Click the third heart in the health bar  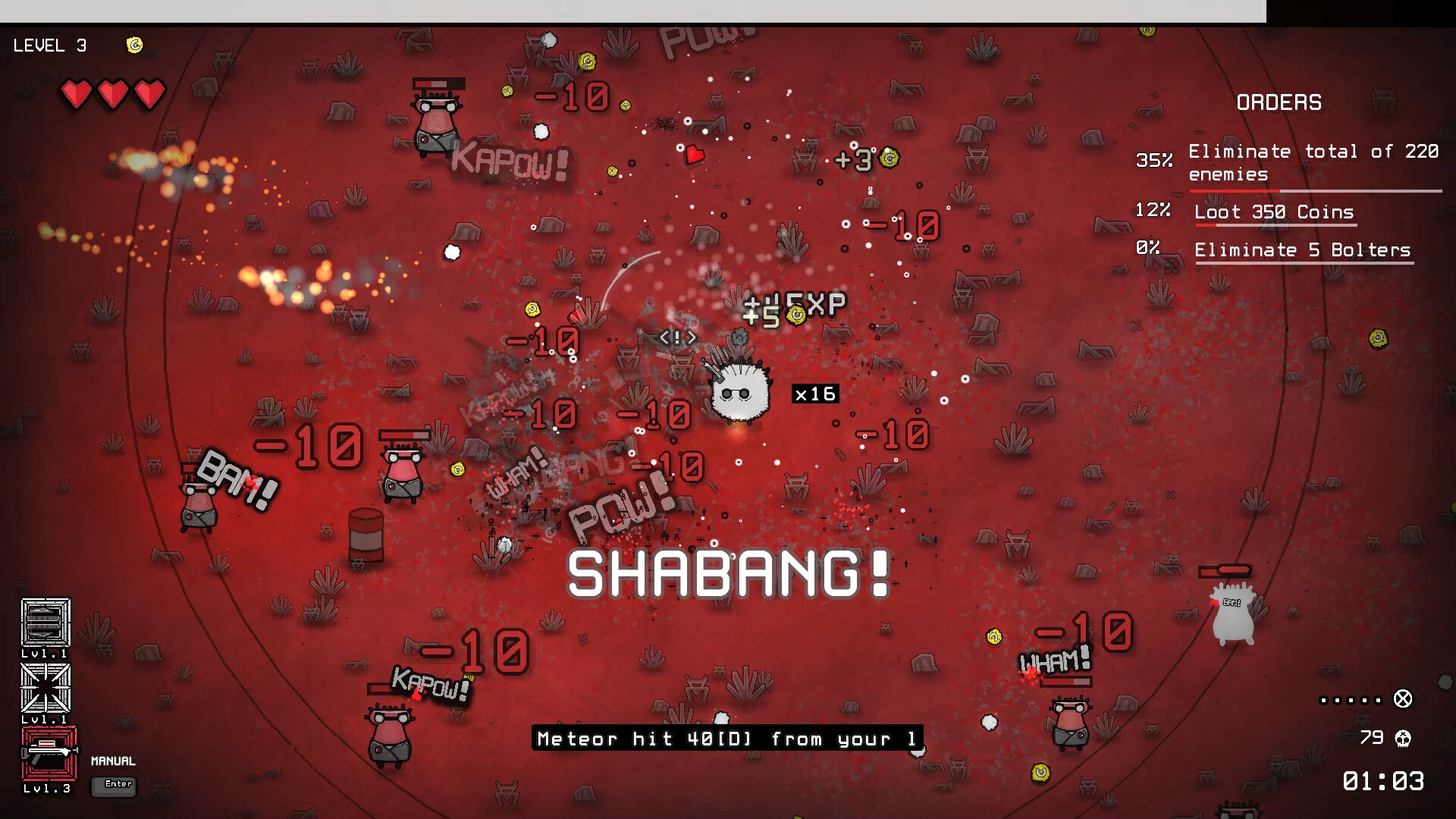click(150, 94)
